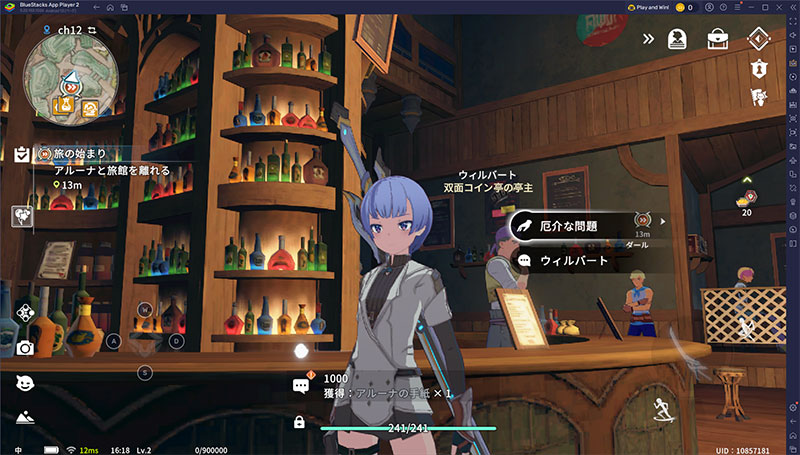Open the character profile icon
This screenshot has width=800, height=455.
coord(676,39)
